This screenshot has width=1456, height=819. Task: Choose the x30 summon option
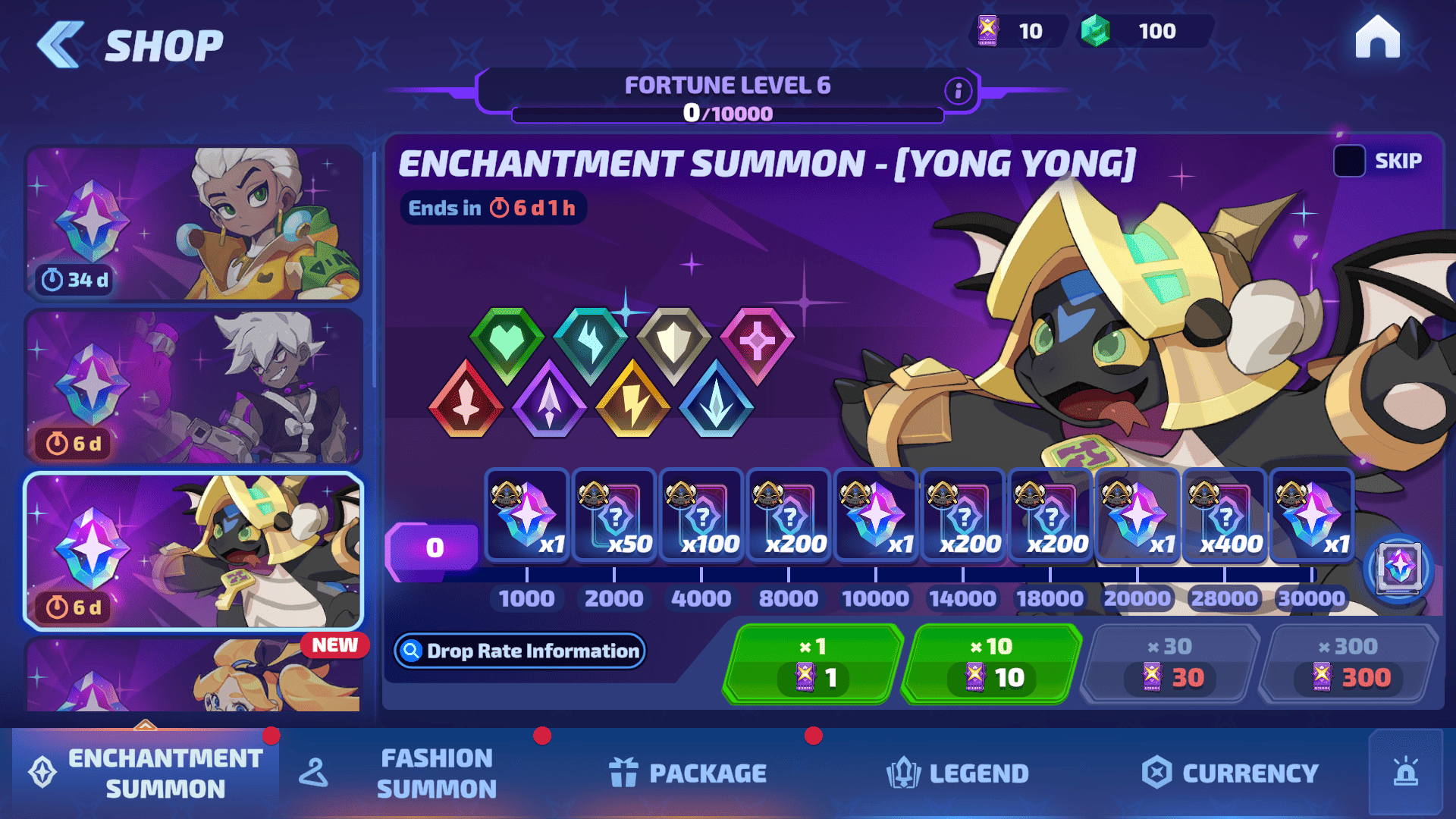click(1170, 664)
